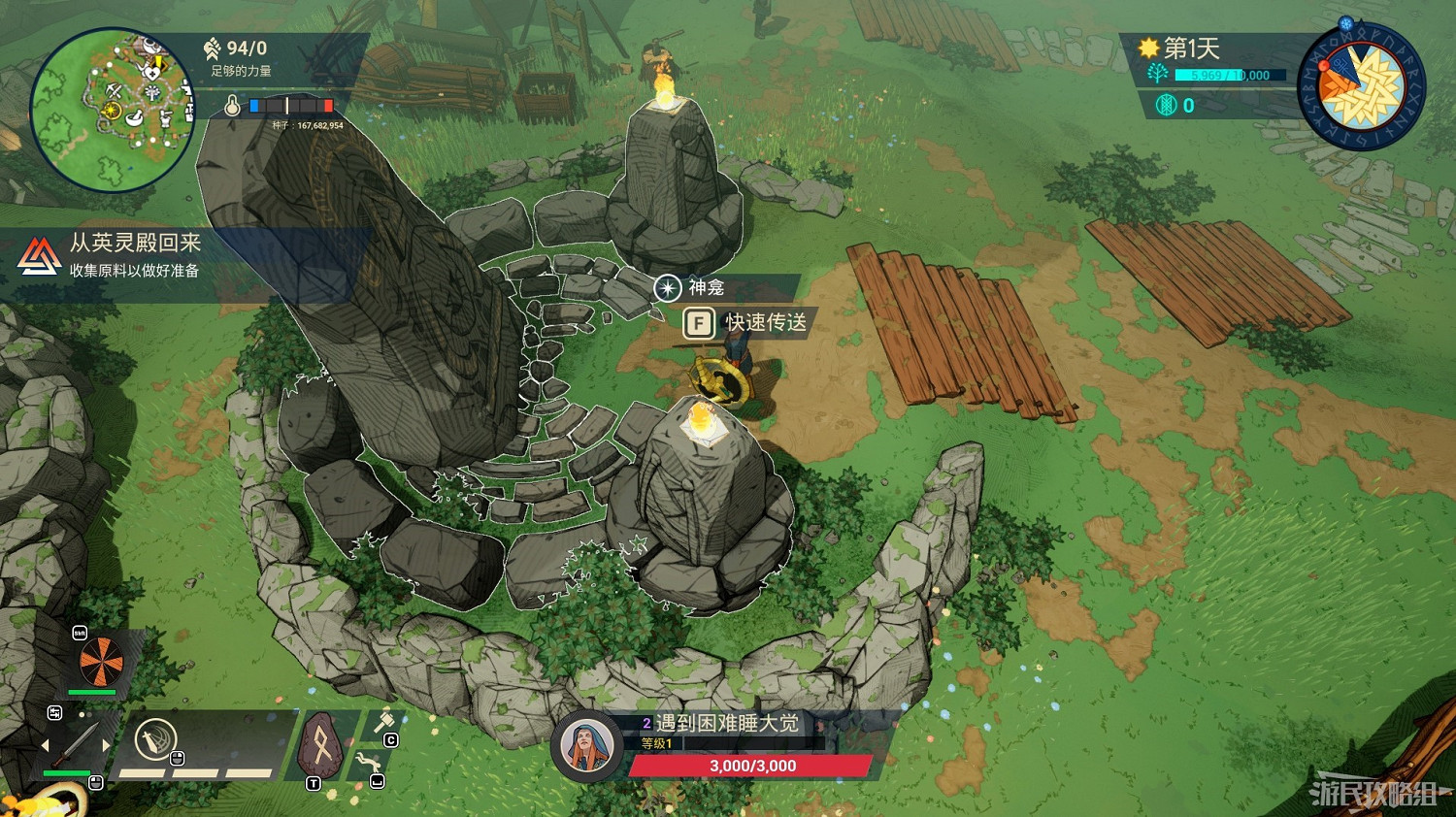
Task: Open the hammer build menu icon
Action: [x=383, y=723]
